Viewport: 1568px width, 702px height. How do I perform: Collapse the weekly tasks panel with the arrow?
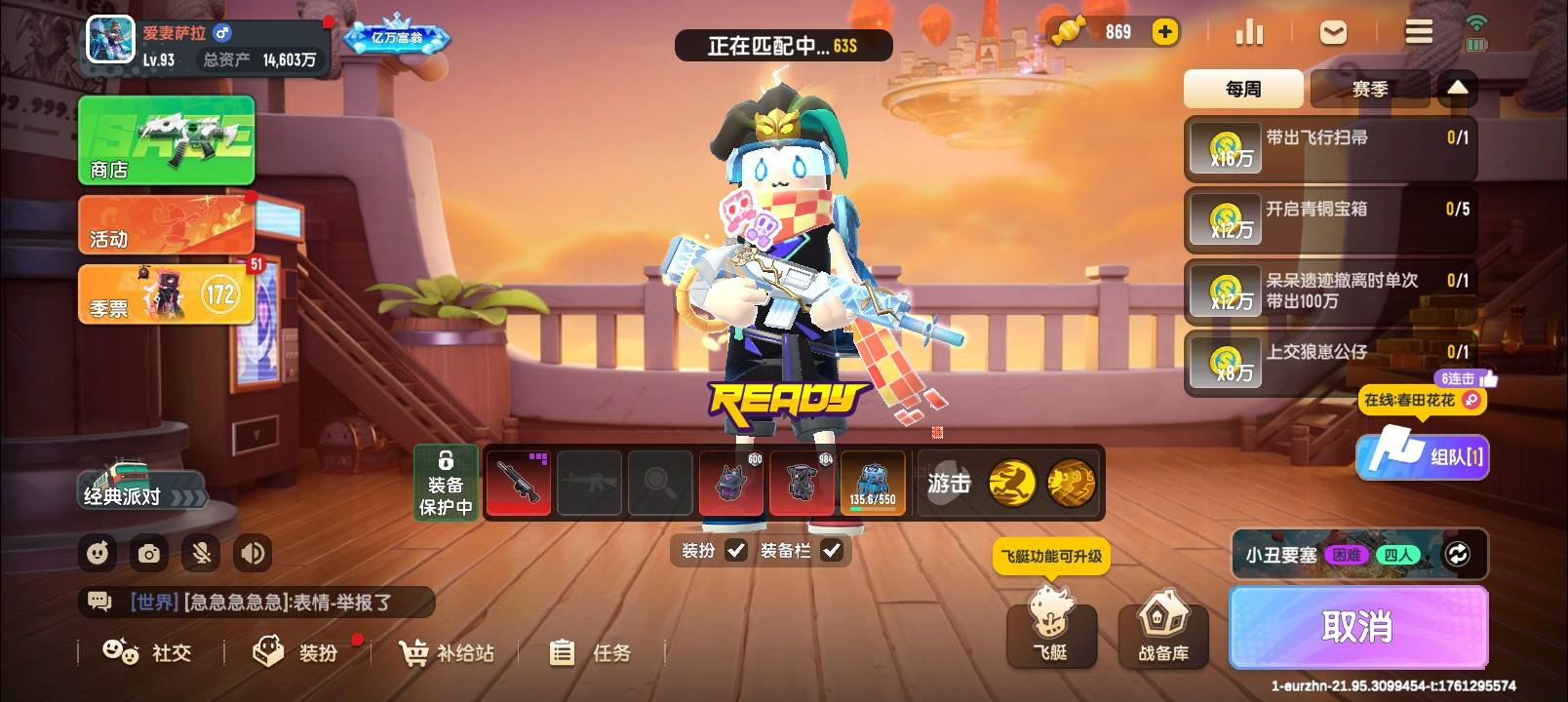point(1457,88)
